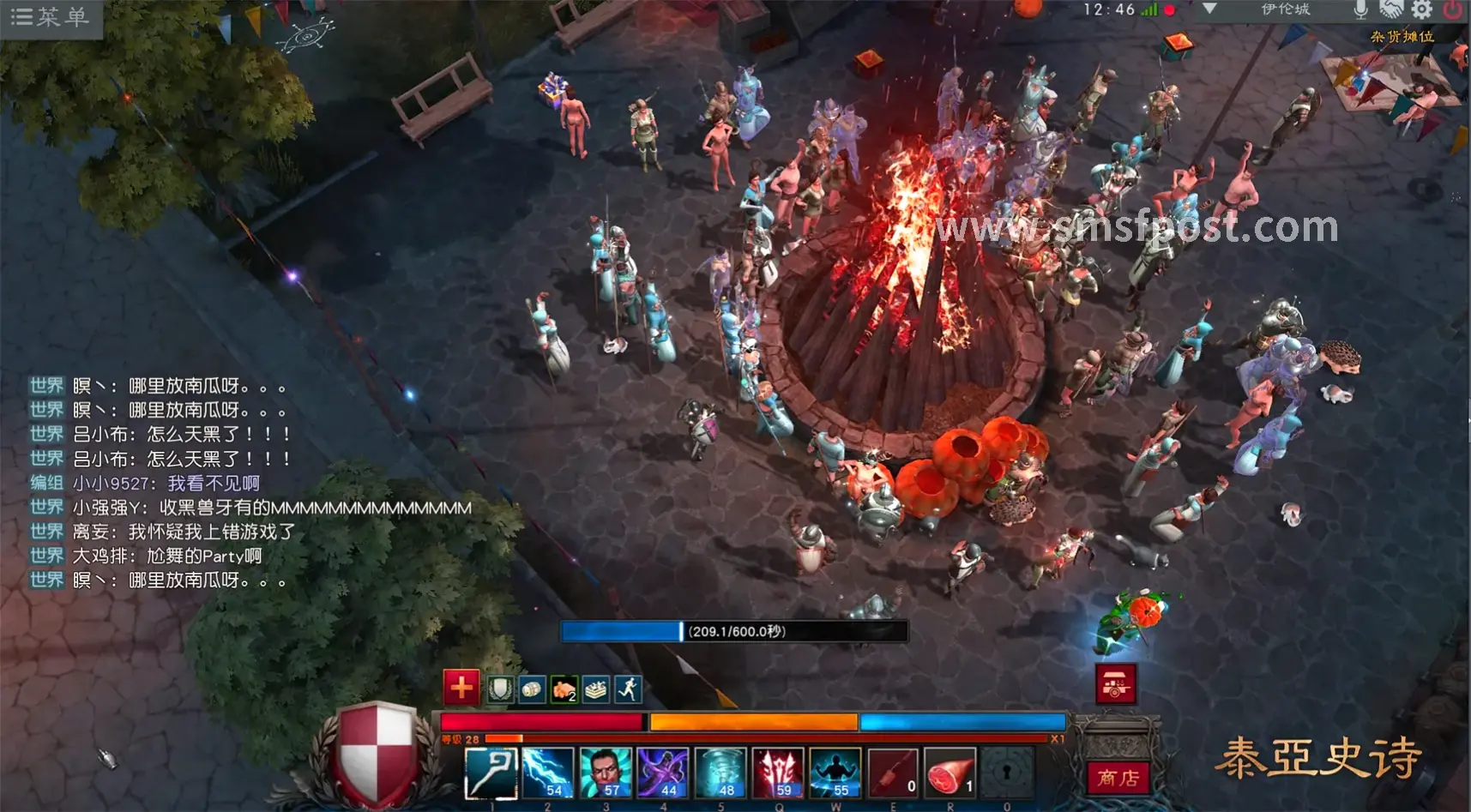The height and width of the screenshot is (812, 1471).
Task: Open settings with the gear icon
Action: [1422, 10]
